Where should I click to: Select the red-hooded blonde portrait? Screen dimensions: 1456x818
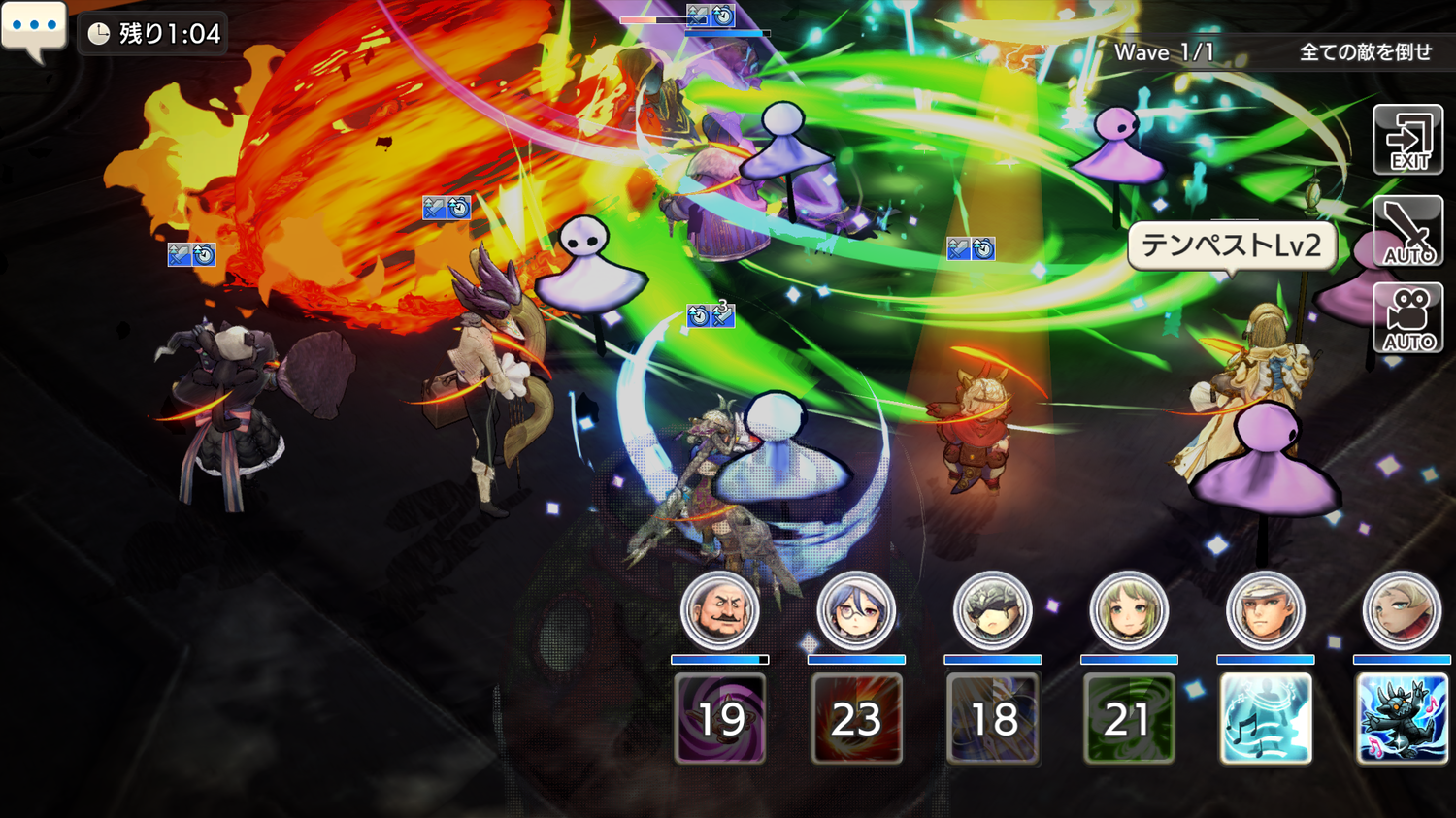tap(1402, 611)
